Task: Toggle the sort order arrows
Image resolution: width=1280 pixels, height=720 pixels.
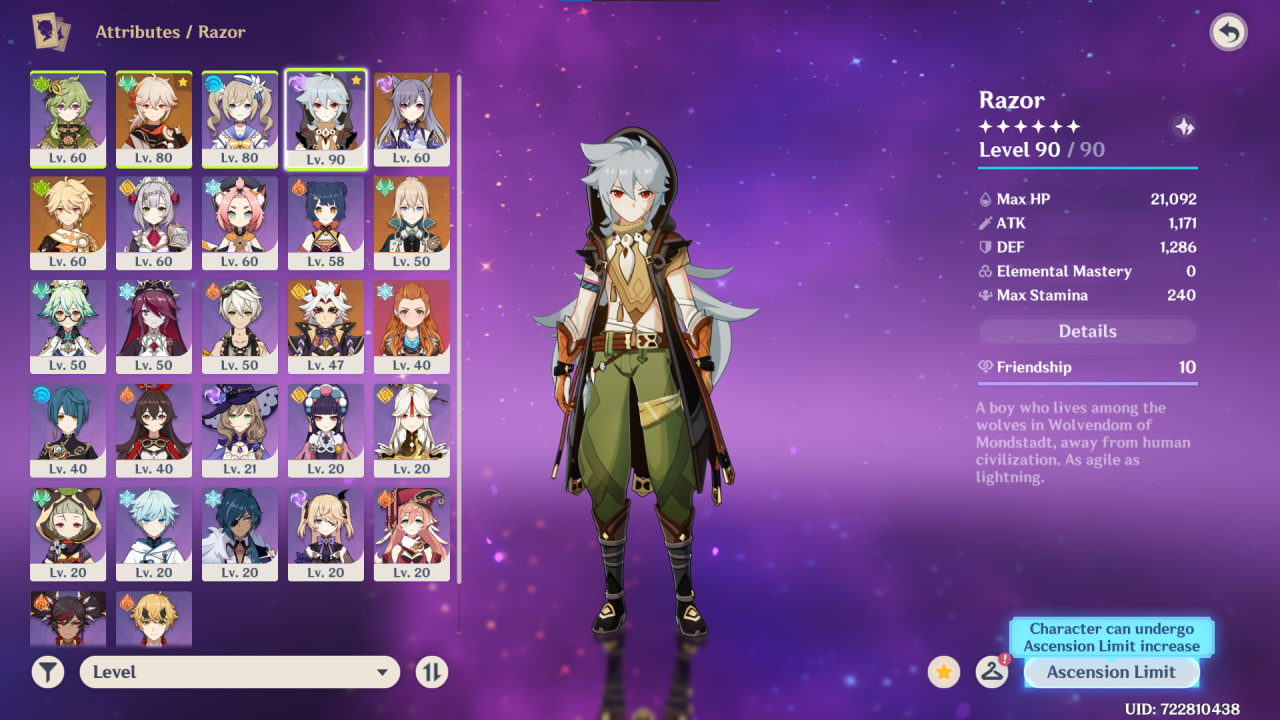Action: tap(431, 672)
